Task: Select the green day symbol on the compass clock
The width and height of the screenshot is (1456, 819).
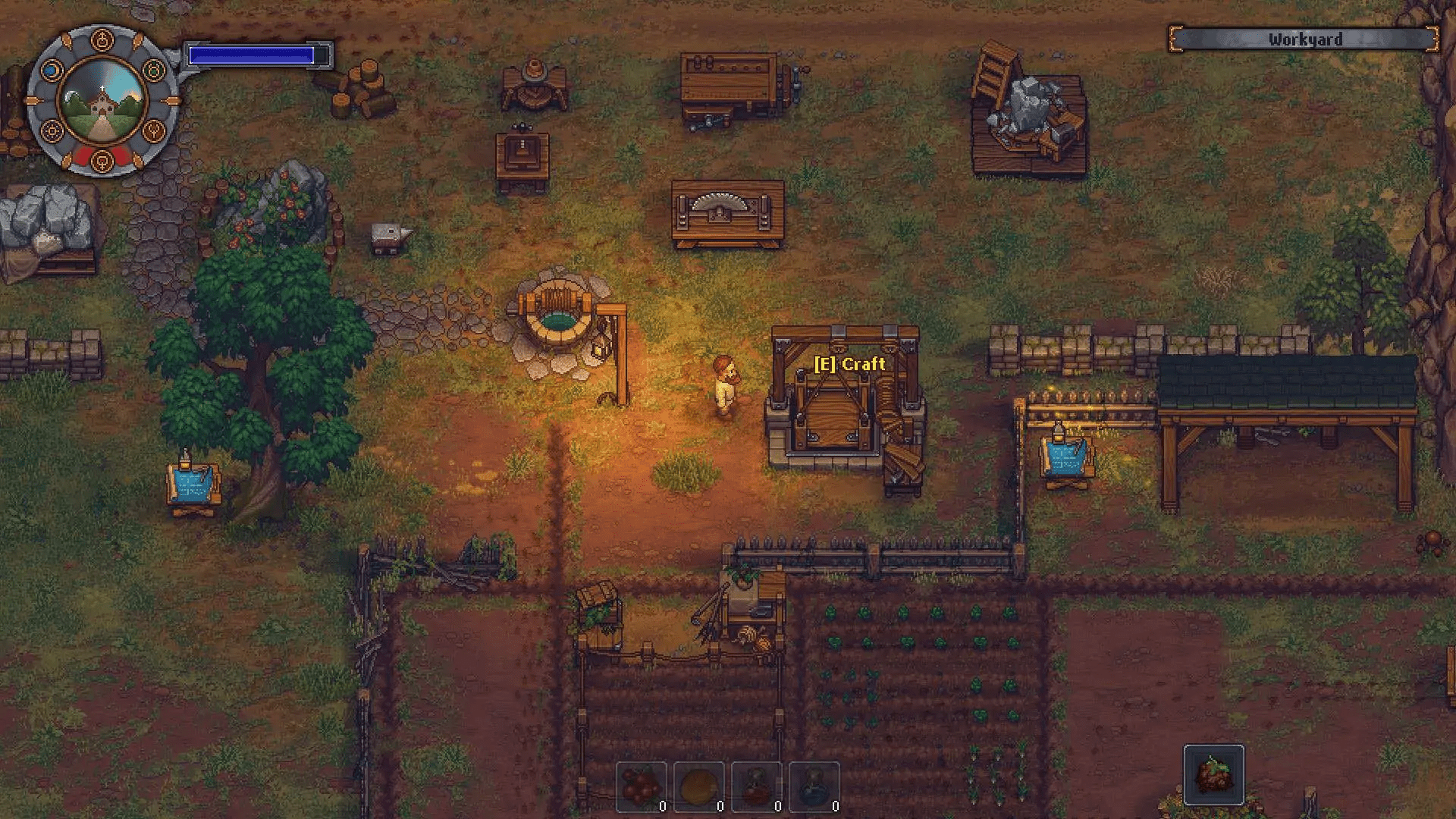Action: click(x=153, y=70)
